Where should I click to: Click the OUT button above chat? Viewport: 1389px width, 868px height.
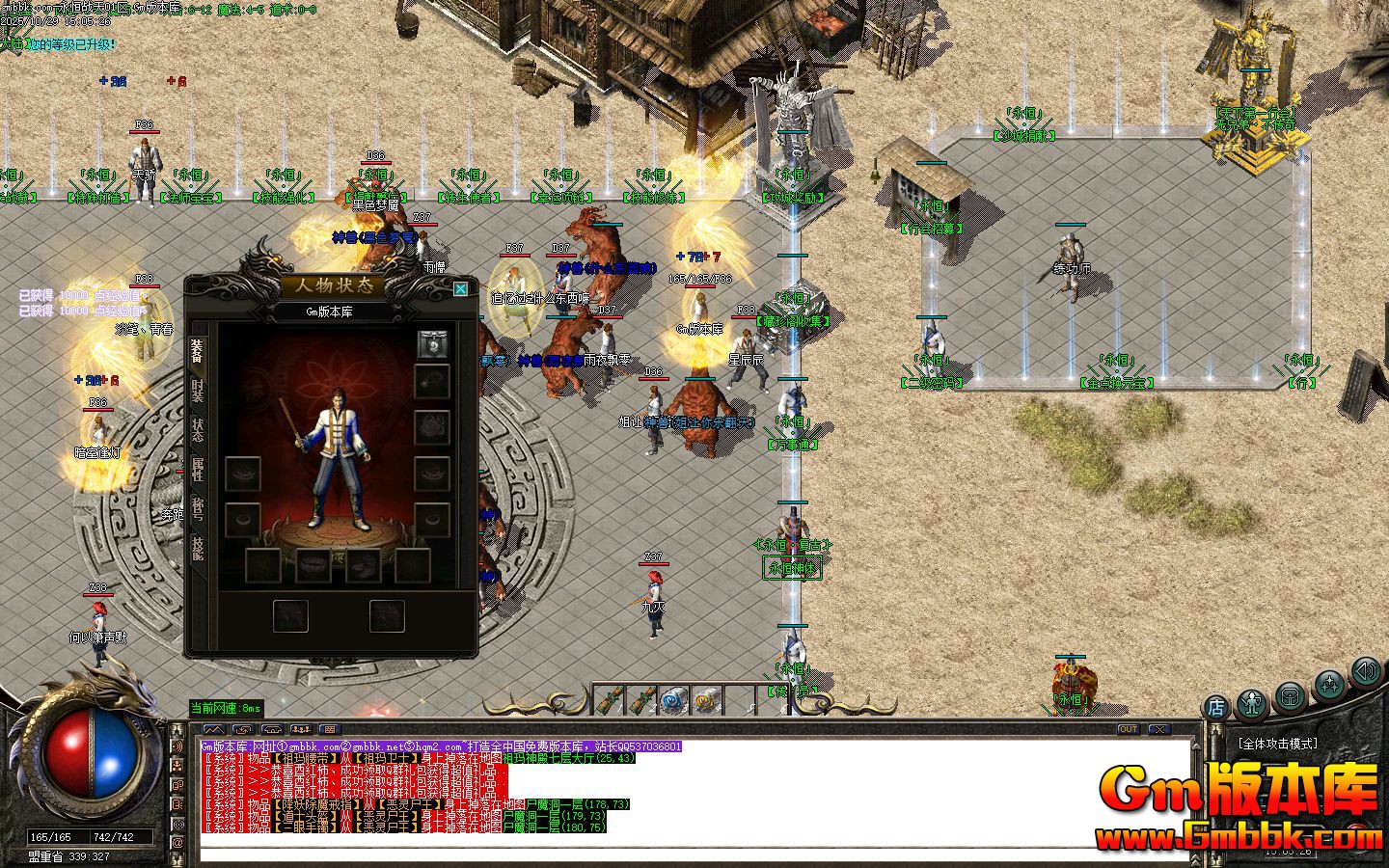[1128, 729]
